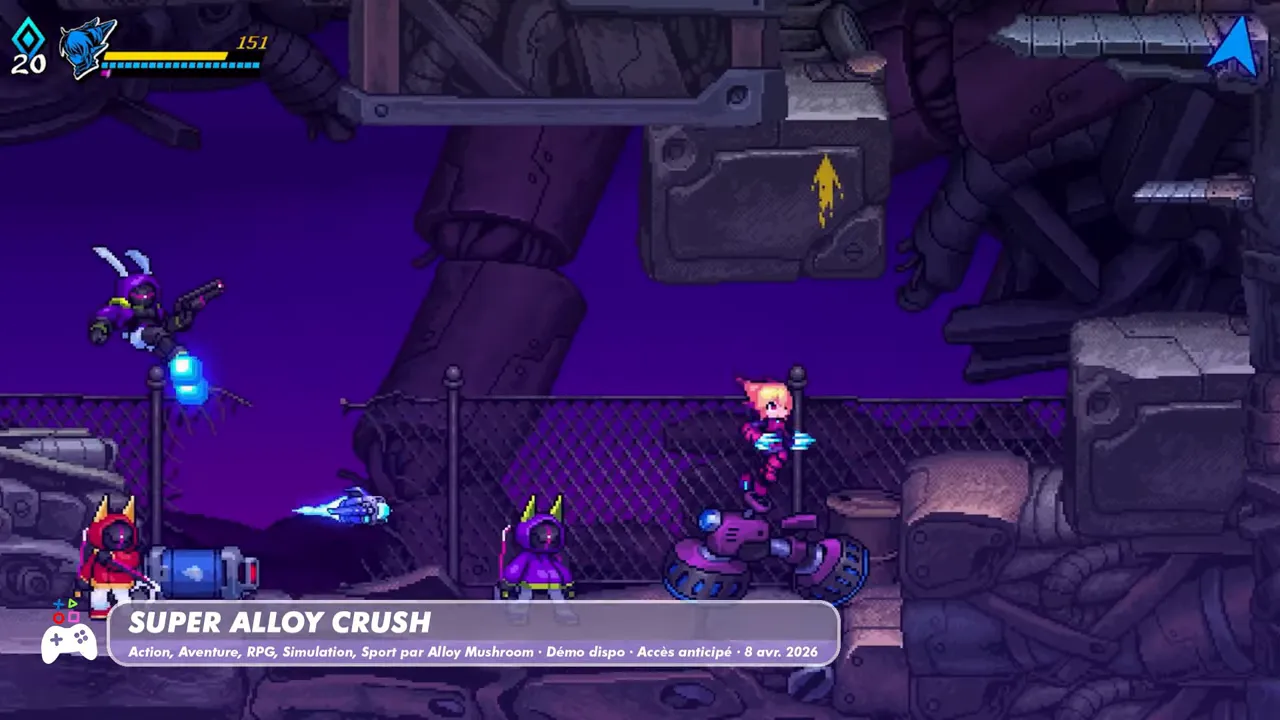
Task: Click the score counter showing 151
Action: 253,43
